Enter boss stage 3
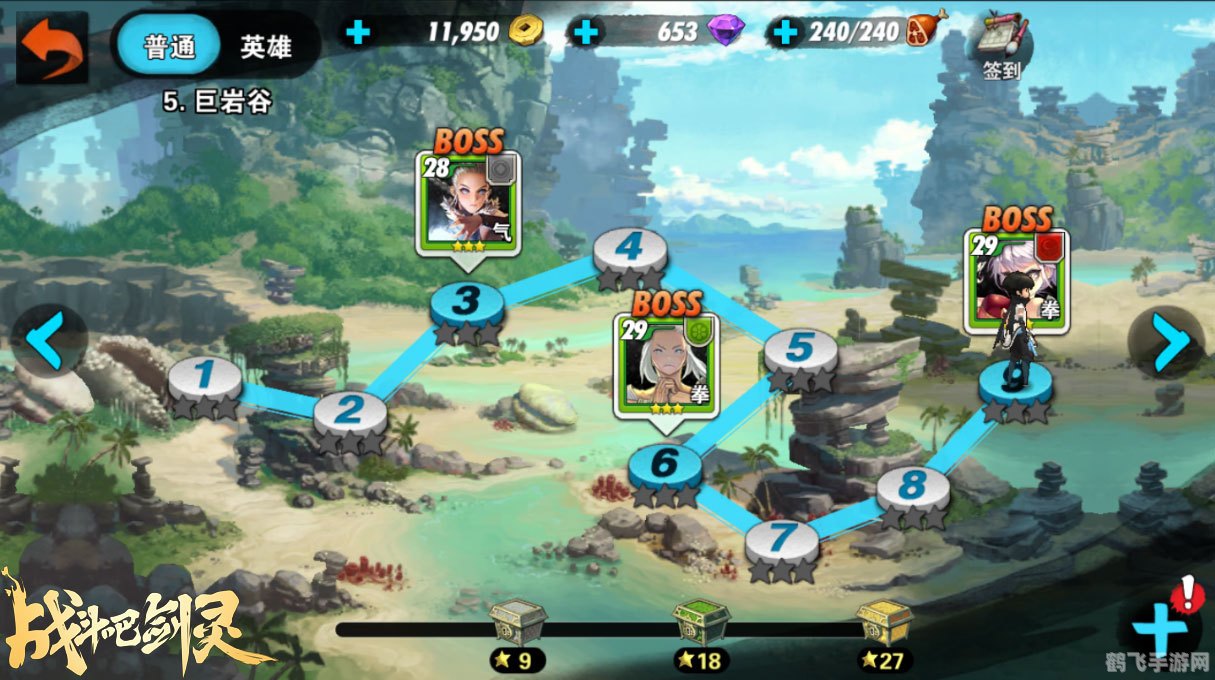 click(467, 302)
